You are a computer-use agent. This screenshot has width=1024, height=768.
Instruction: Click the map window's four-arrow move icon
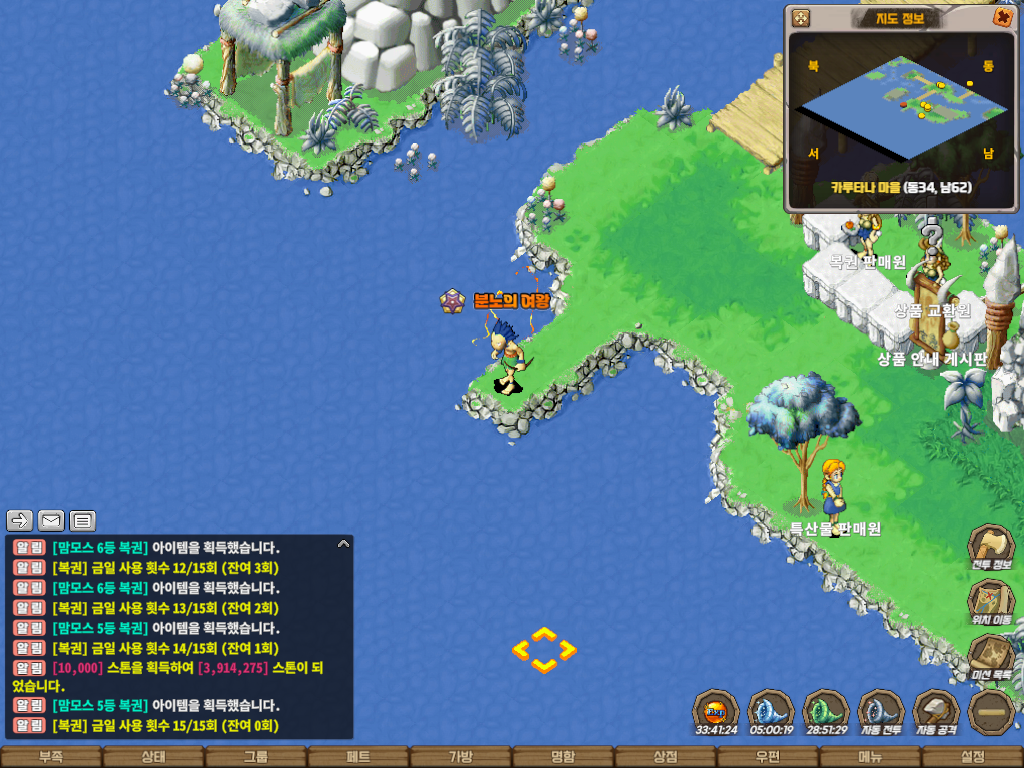tap(800, 17)
